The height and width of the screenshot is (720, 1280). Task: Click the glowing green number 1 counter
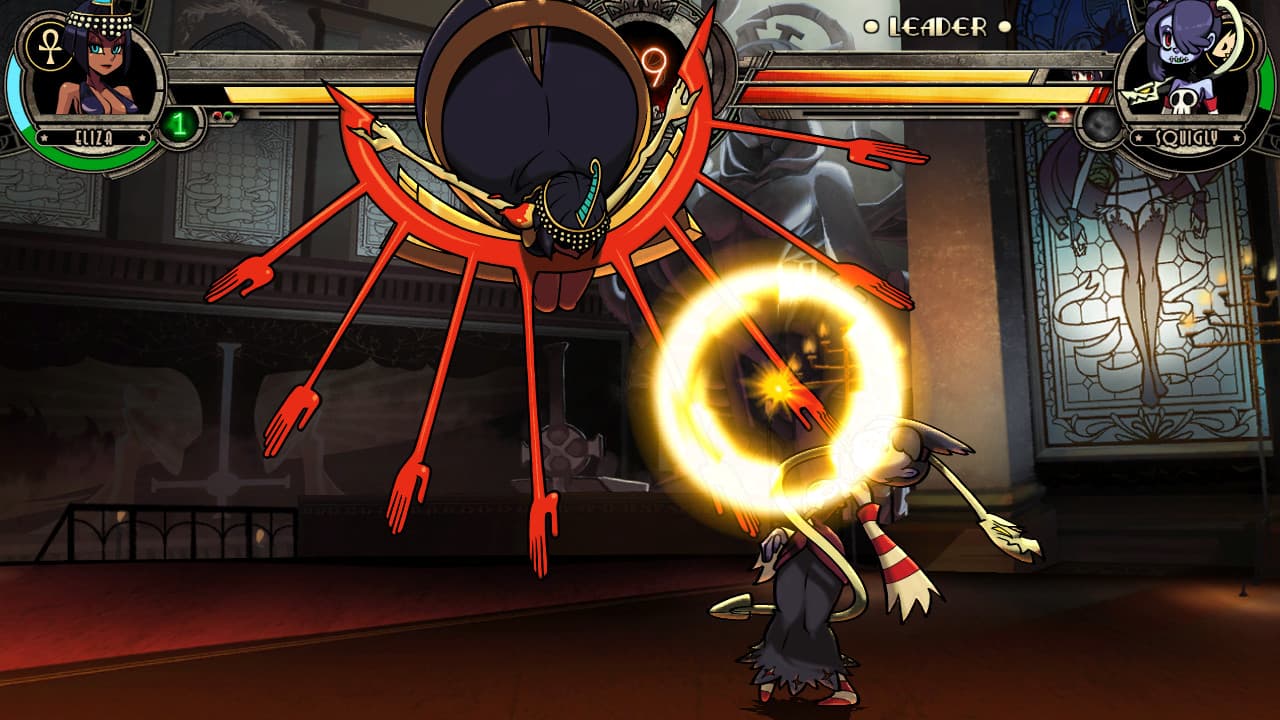178,123
